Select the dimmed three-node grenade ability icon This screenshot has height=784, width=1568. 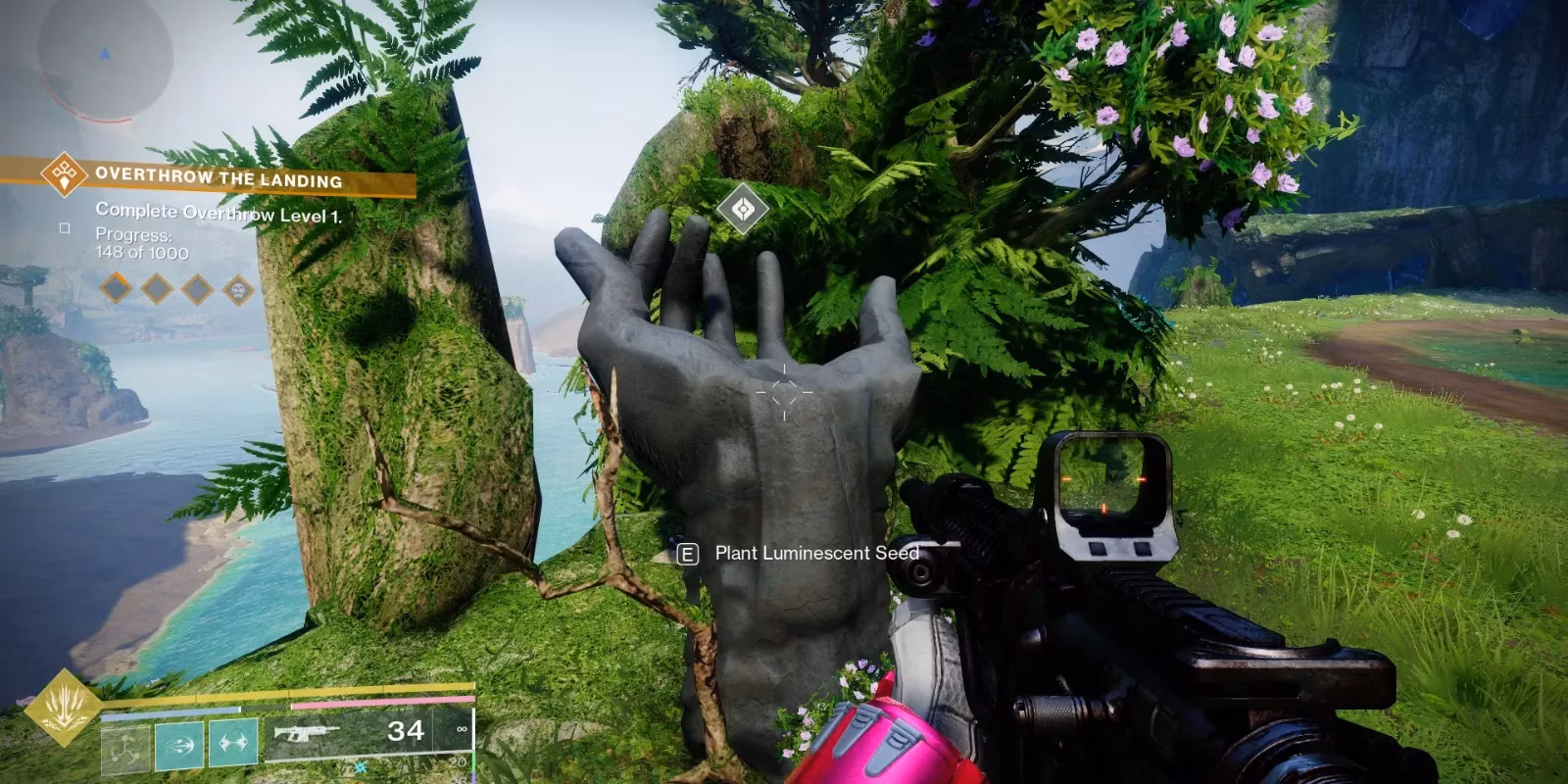point(125,747)
